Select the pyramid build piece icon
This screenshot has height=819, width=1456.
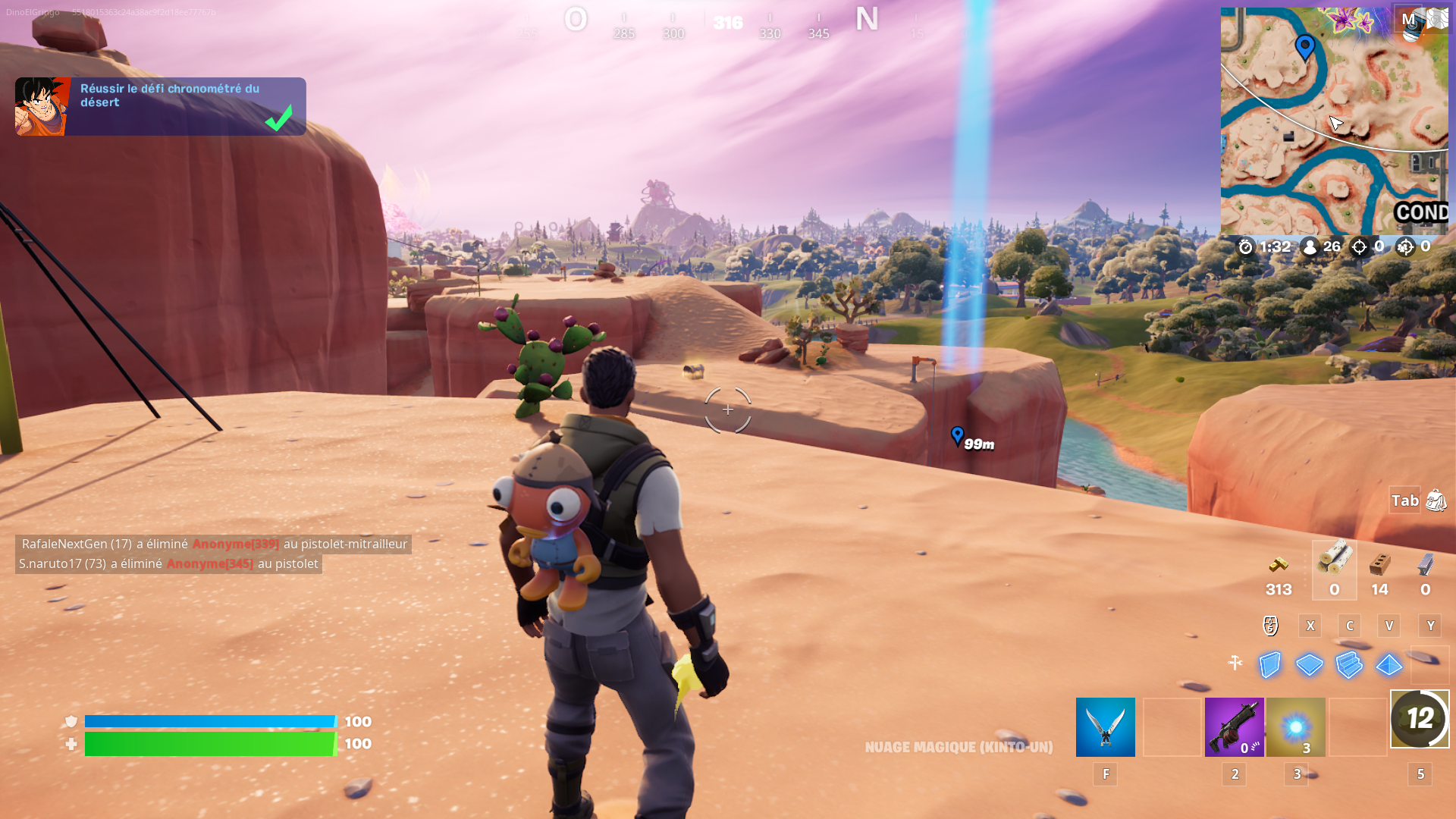coord(1389,665)
